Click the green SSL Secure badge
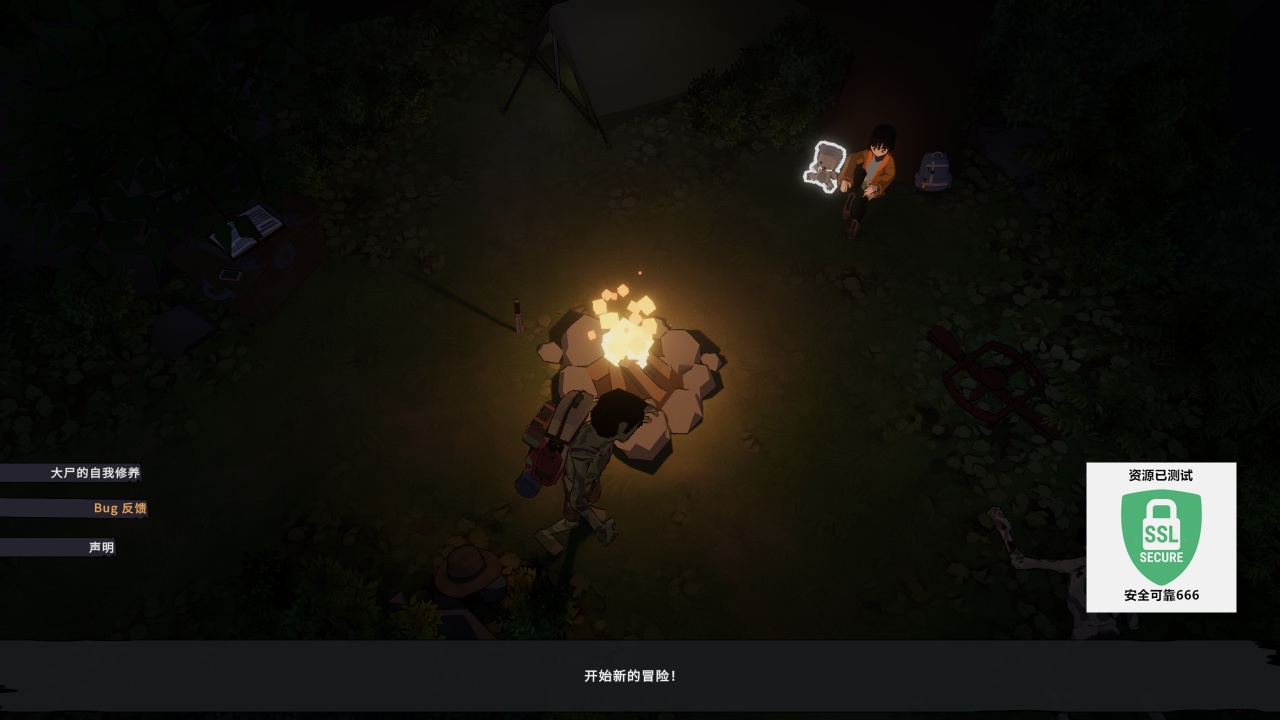 tap(1161, 537)
